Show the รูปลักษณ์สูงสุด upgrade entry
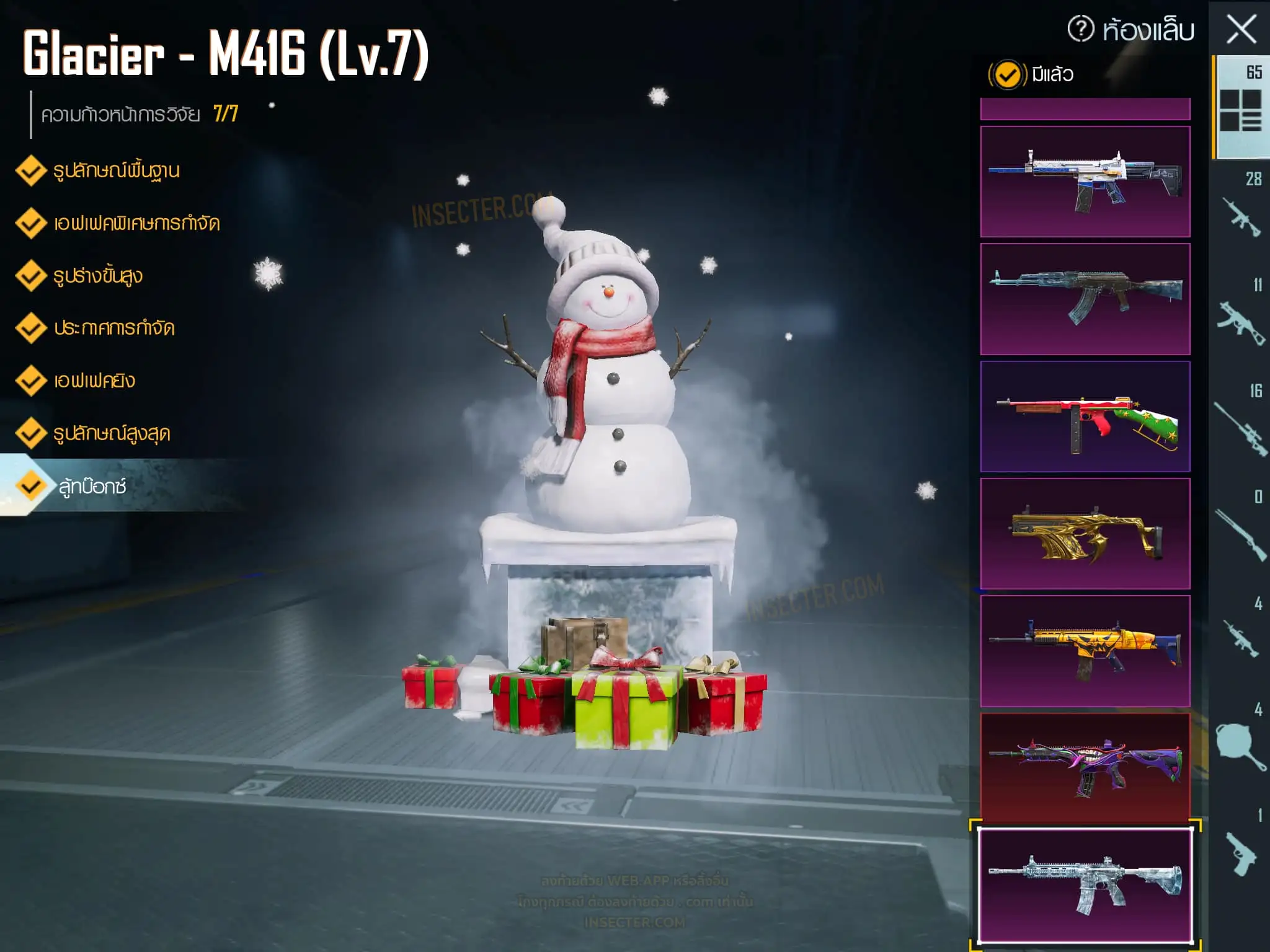The height and width of the screenshot is (952, 1270). 111,433
